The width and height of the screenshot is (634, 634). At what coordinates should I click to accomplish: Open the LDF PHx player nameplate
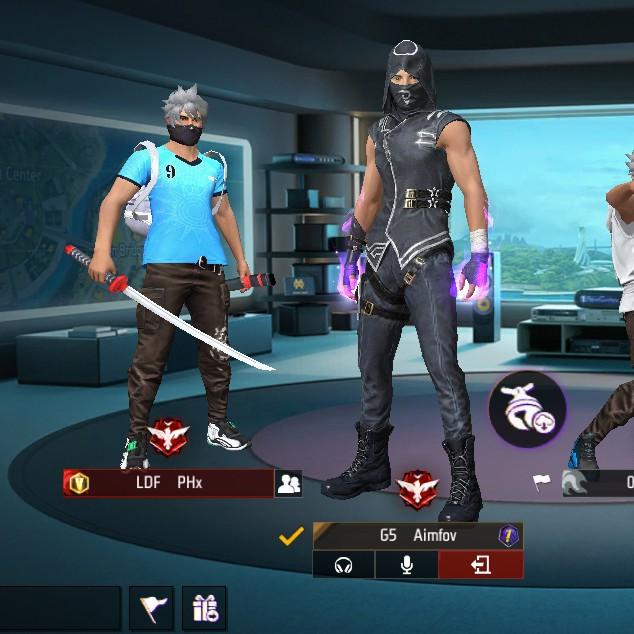coord(170,484)
